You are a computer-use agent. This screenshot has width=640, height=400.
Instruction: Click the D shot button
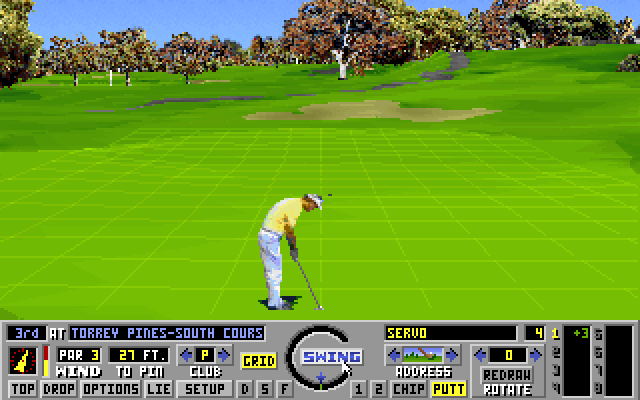coord(246,389)
